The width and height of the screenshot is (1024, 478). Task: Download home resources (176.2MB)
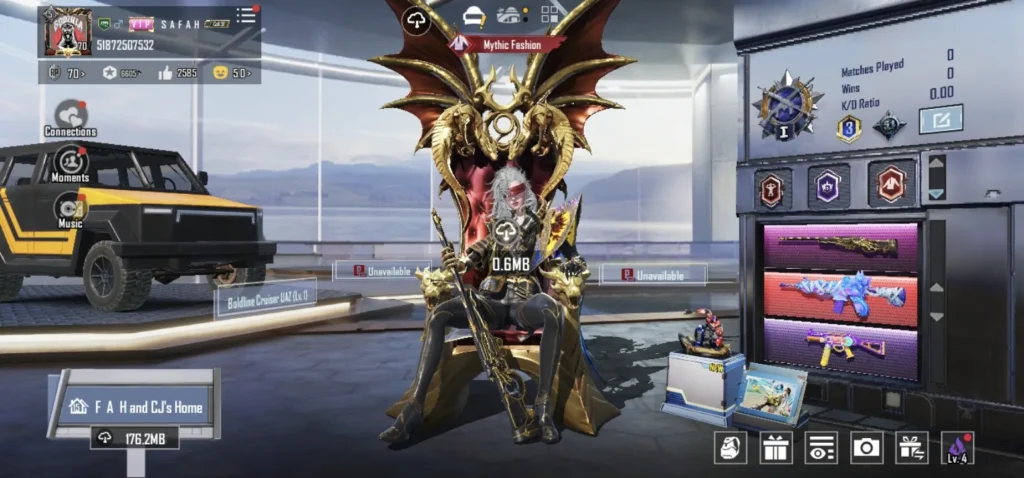[135, 438]
